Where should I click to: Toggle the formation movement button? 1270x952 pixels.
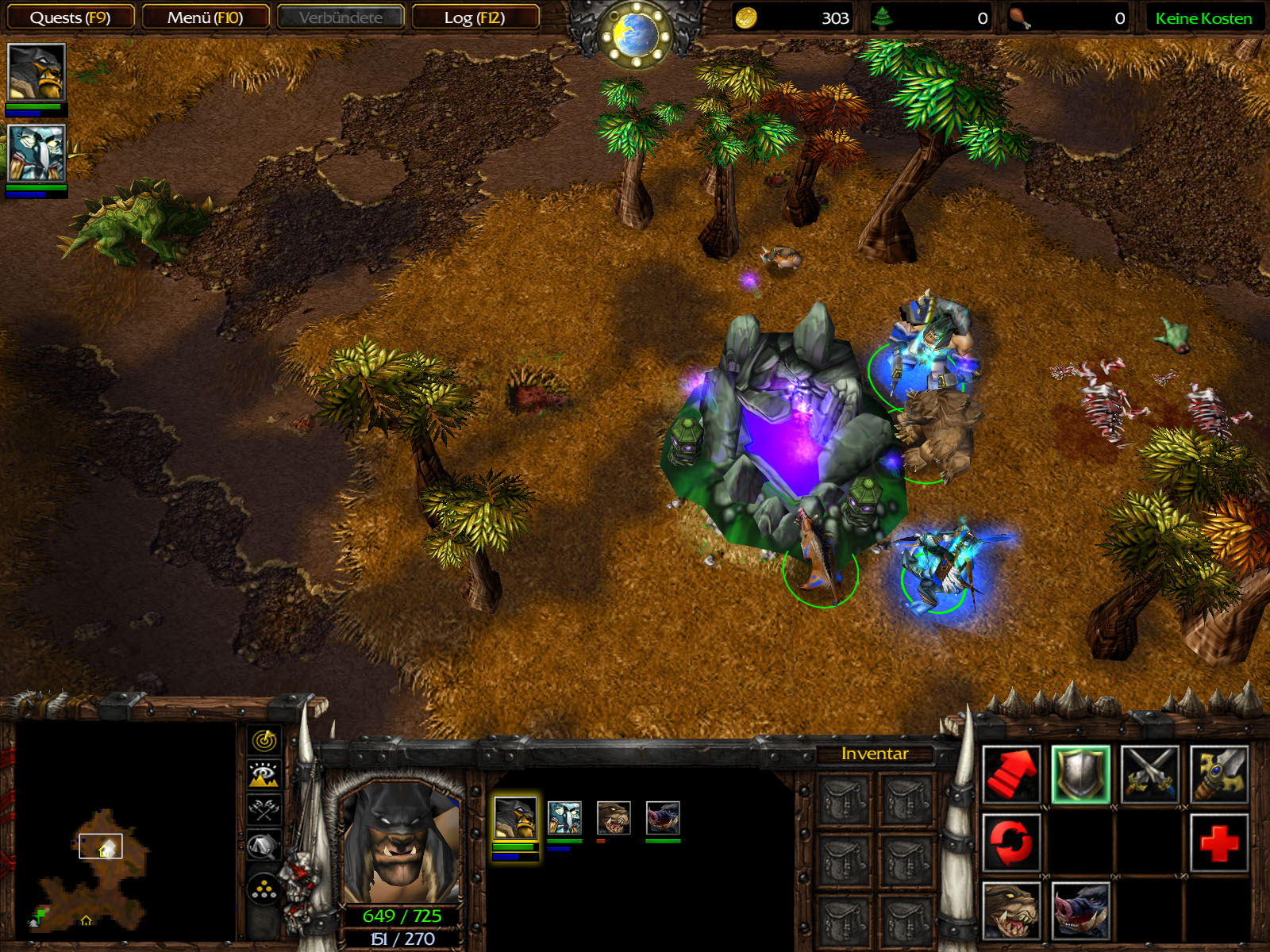264,890
